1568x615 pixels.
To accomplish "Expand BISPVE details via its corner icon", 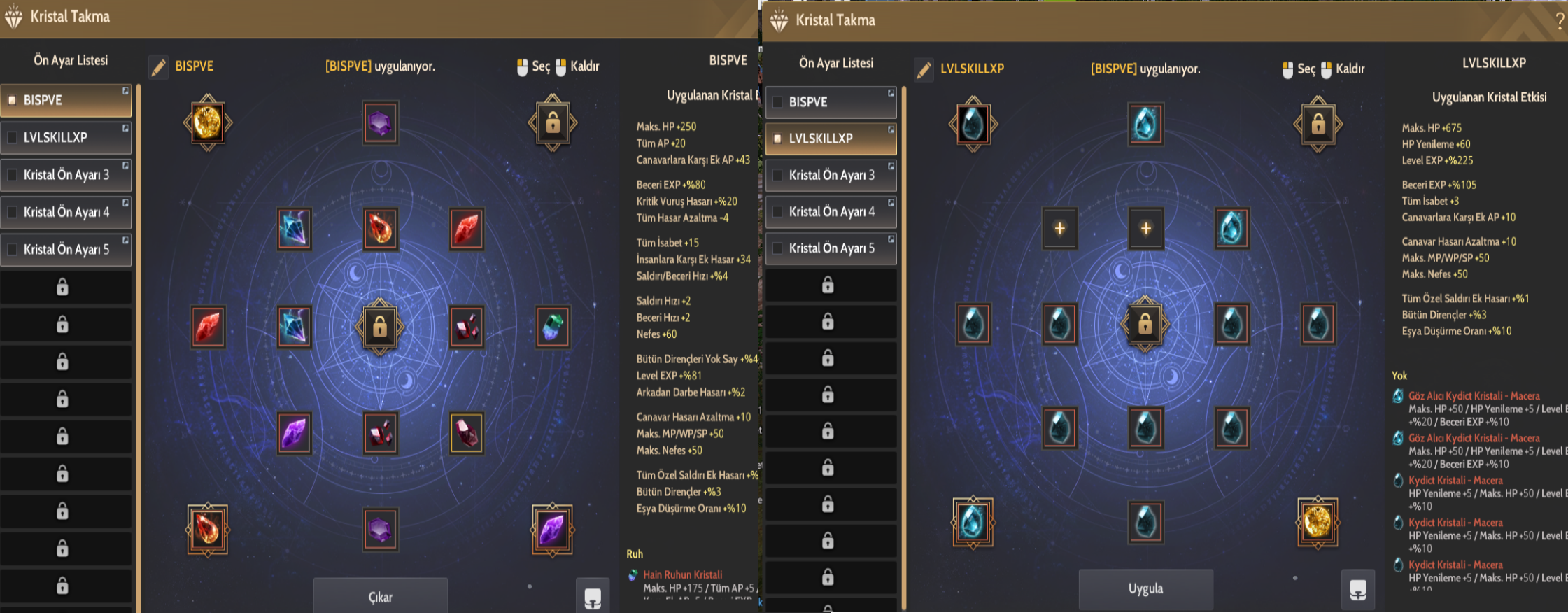I will (x=126, y=91).
